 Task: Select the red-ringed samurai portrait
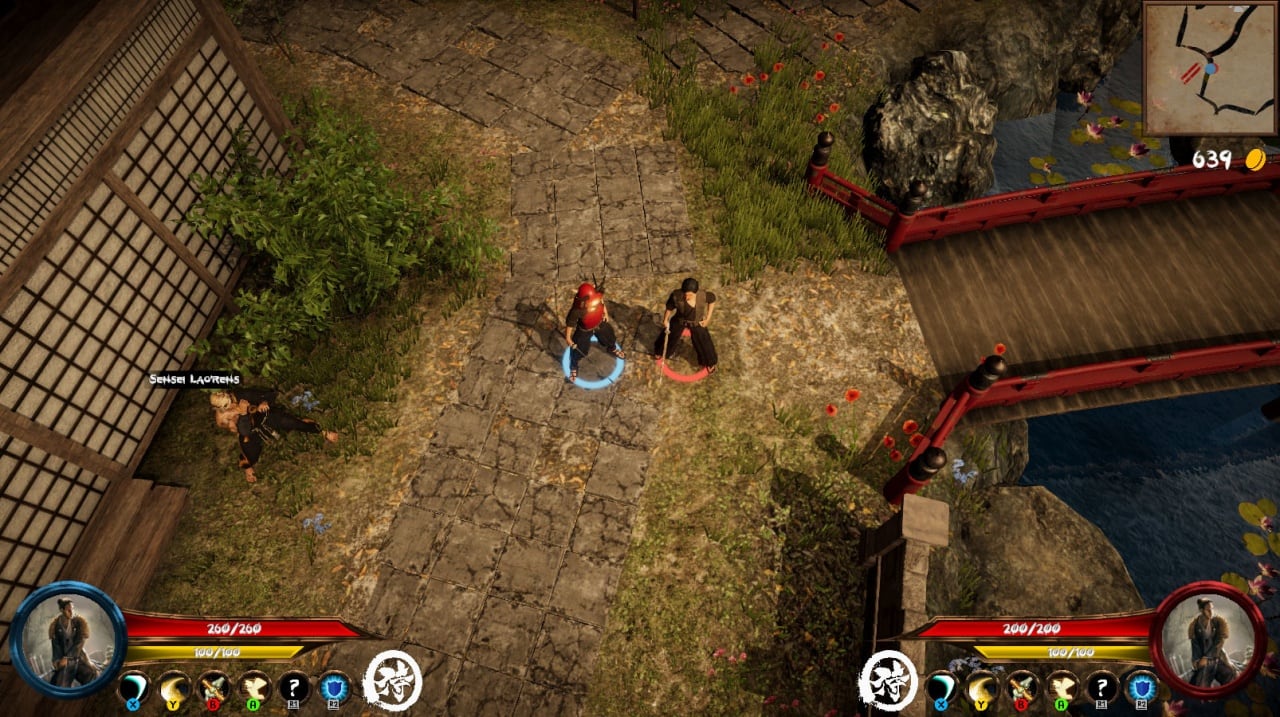click(1209, 637)
